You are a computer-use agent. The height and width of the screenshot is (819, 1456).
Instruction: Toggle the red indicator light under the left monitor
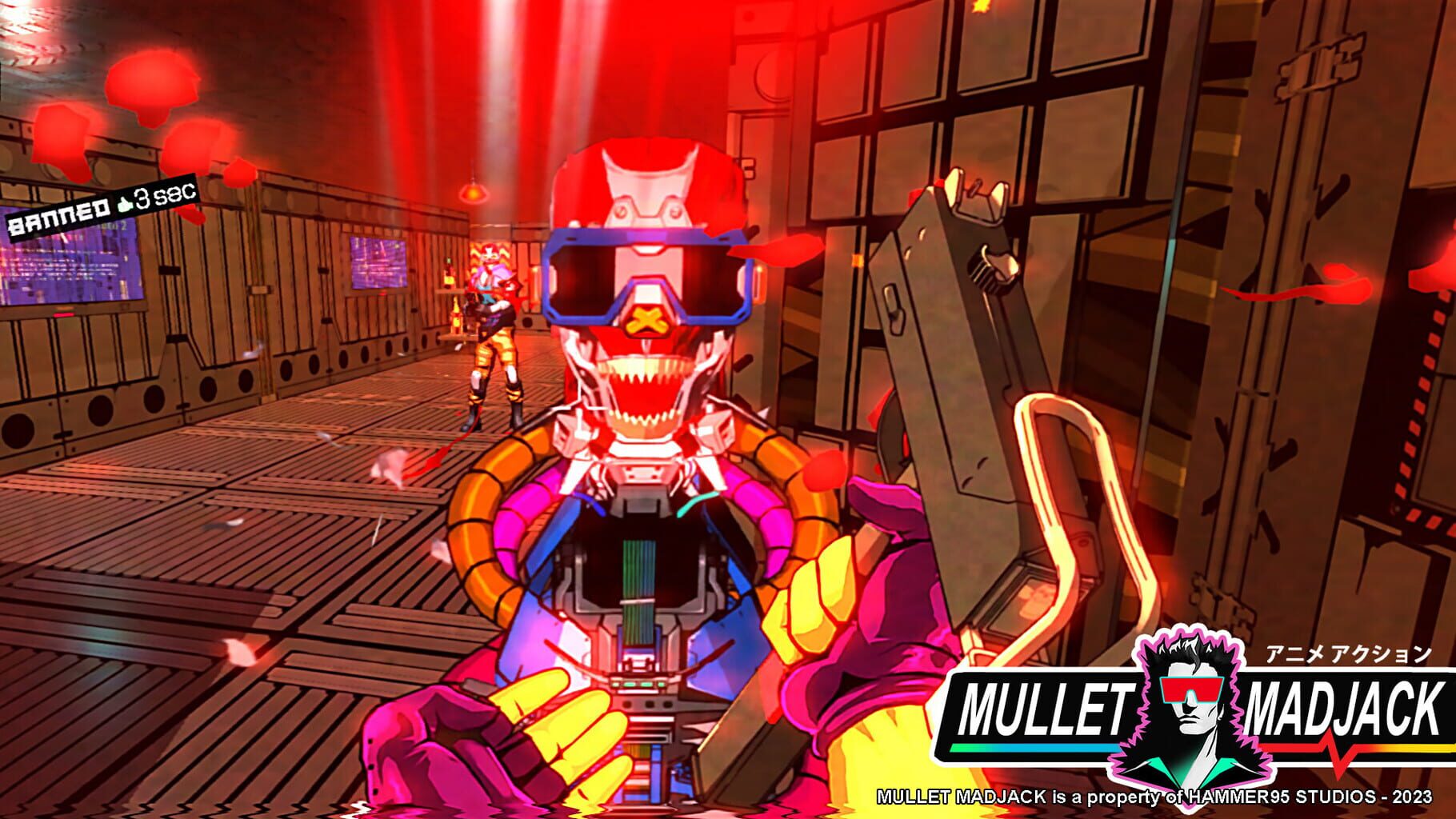pos(64,315)
